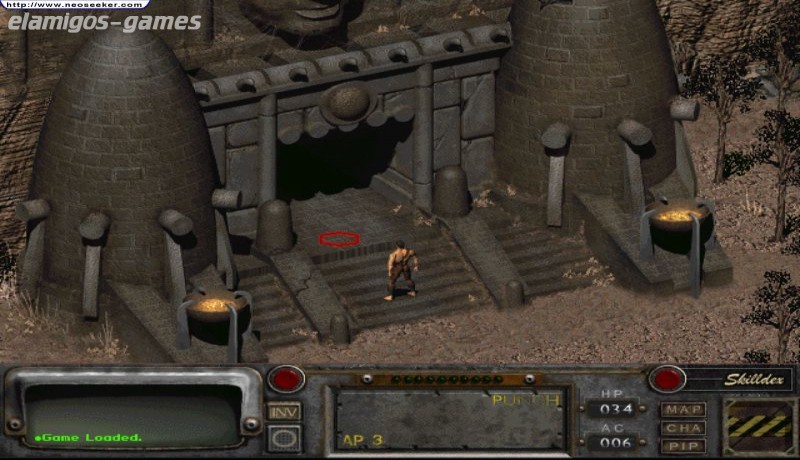Screen dimensions: 800x460
Task: Click the hazard-striped combat panel
Action: pos(758,424)
